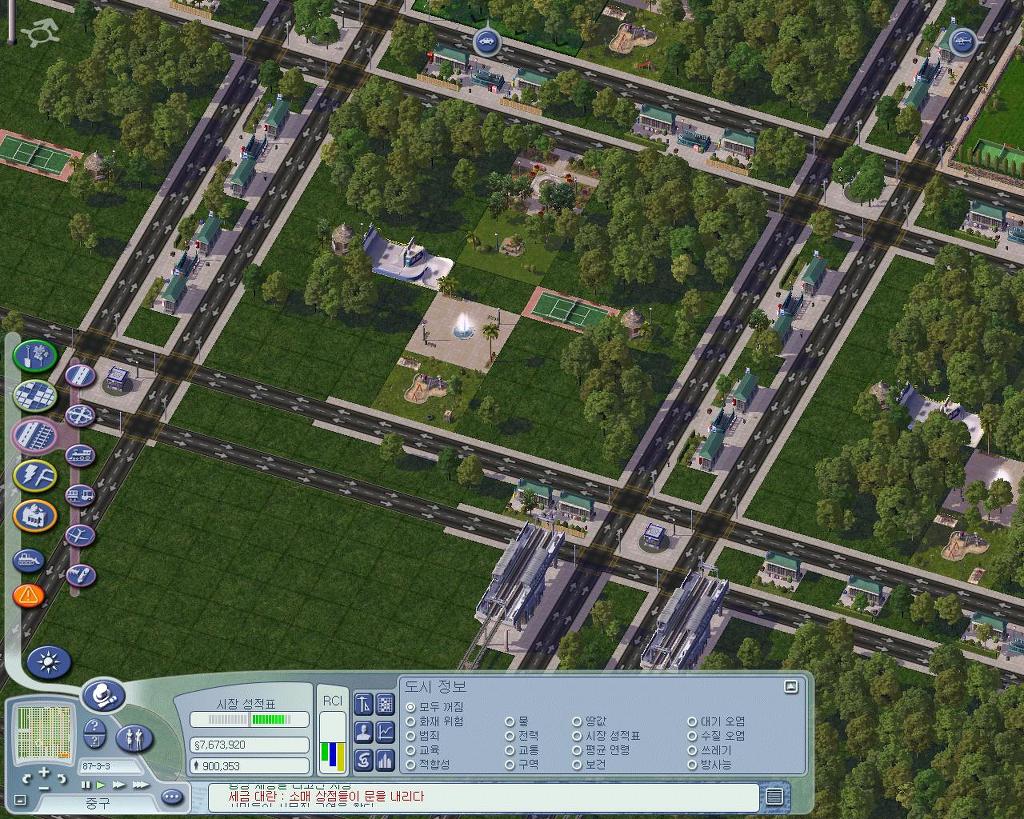
Task: Select the airport airplane submenu icon
Action: pos(80,535)
